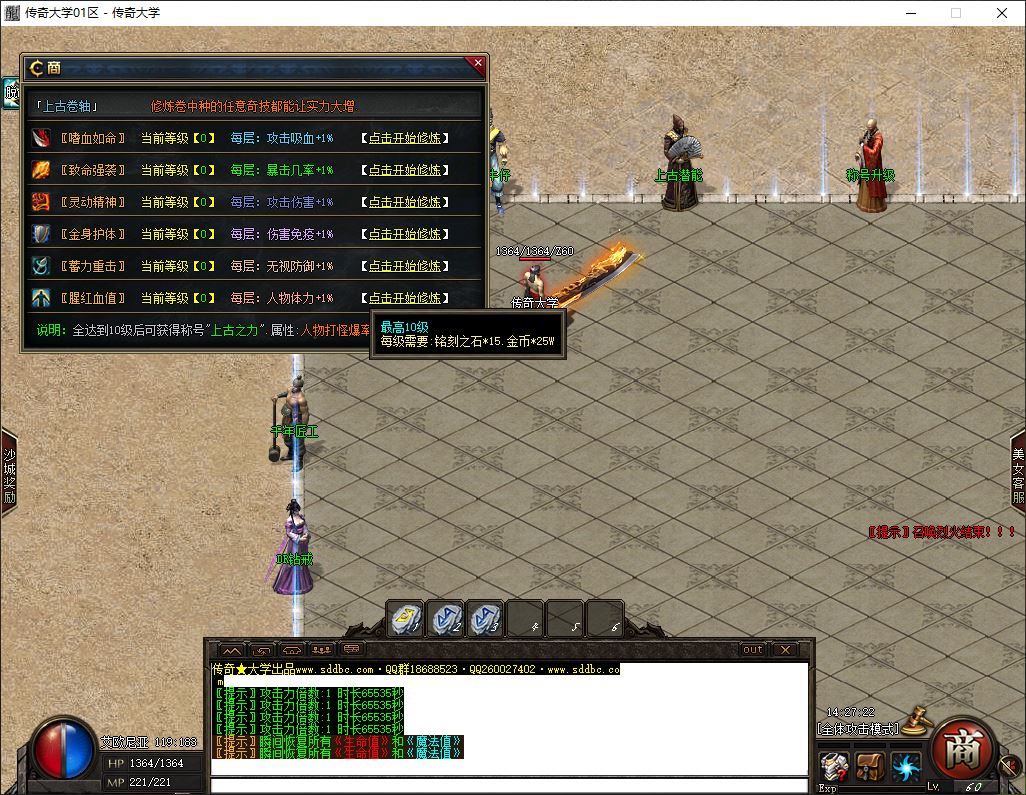The height and width of the screenshot is (795, 1026).
Task: Open the blue swirl skills icon
Action: (907, 767)
